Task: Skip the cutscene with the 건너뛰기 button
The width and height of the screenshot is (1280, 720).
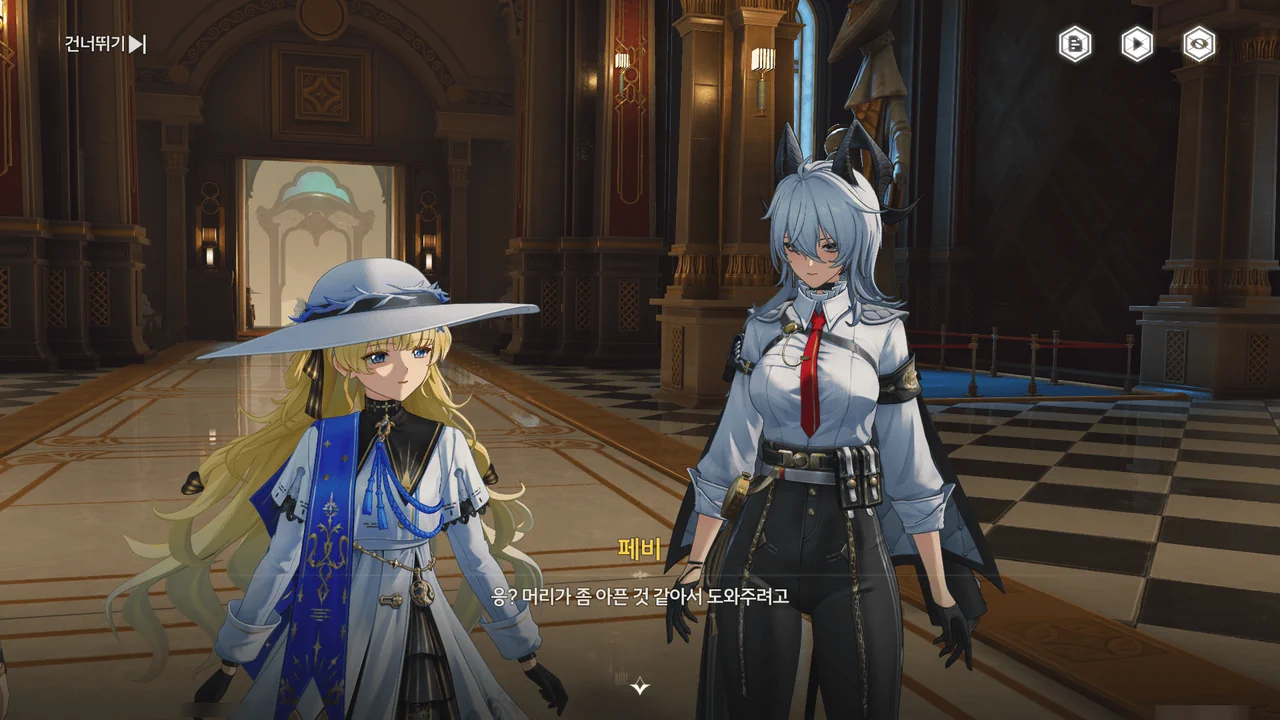Action: click(x=106, y=44)
